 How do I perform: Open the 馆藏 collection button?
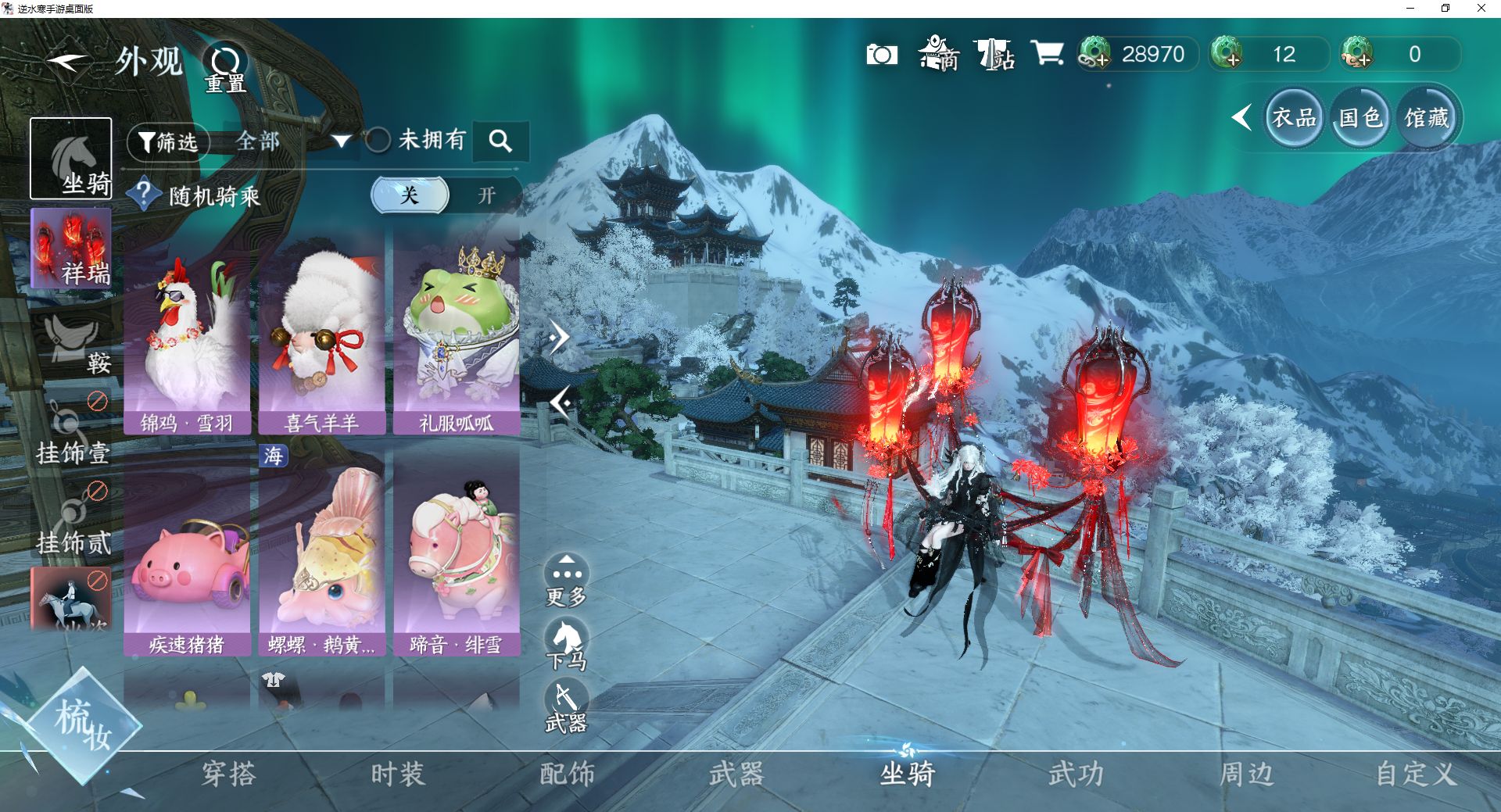point(1427,118)
